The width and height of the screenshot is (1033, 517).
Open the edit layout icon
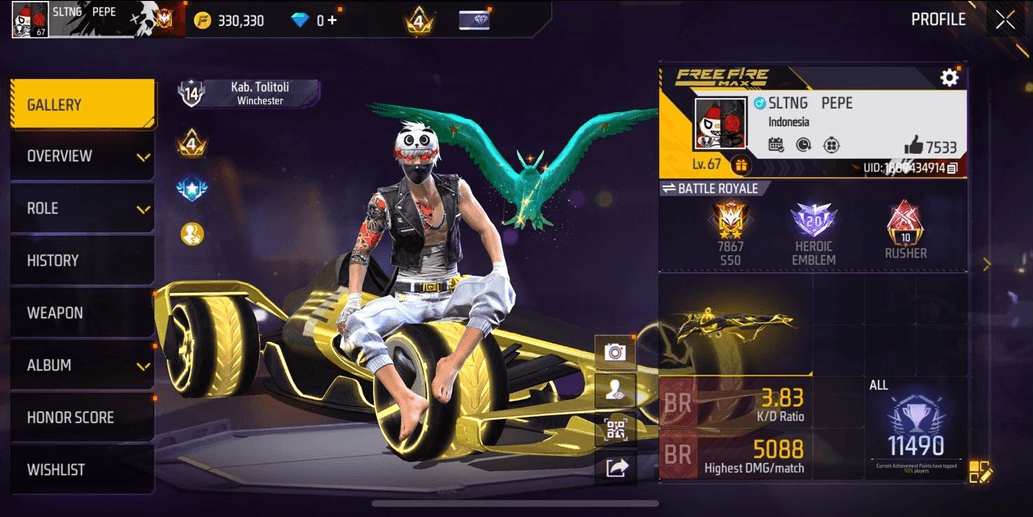tap(980, 472)
